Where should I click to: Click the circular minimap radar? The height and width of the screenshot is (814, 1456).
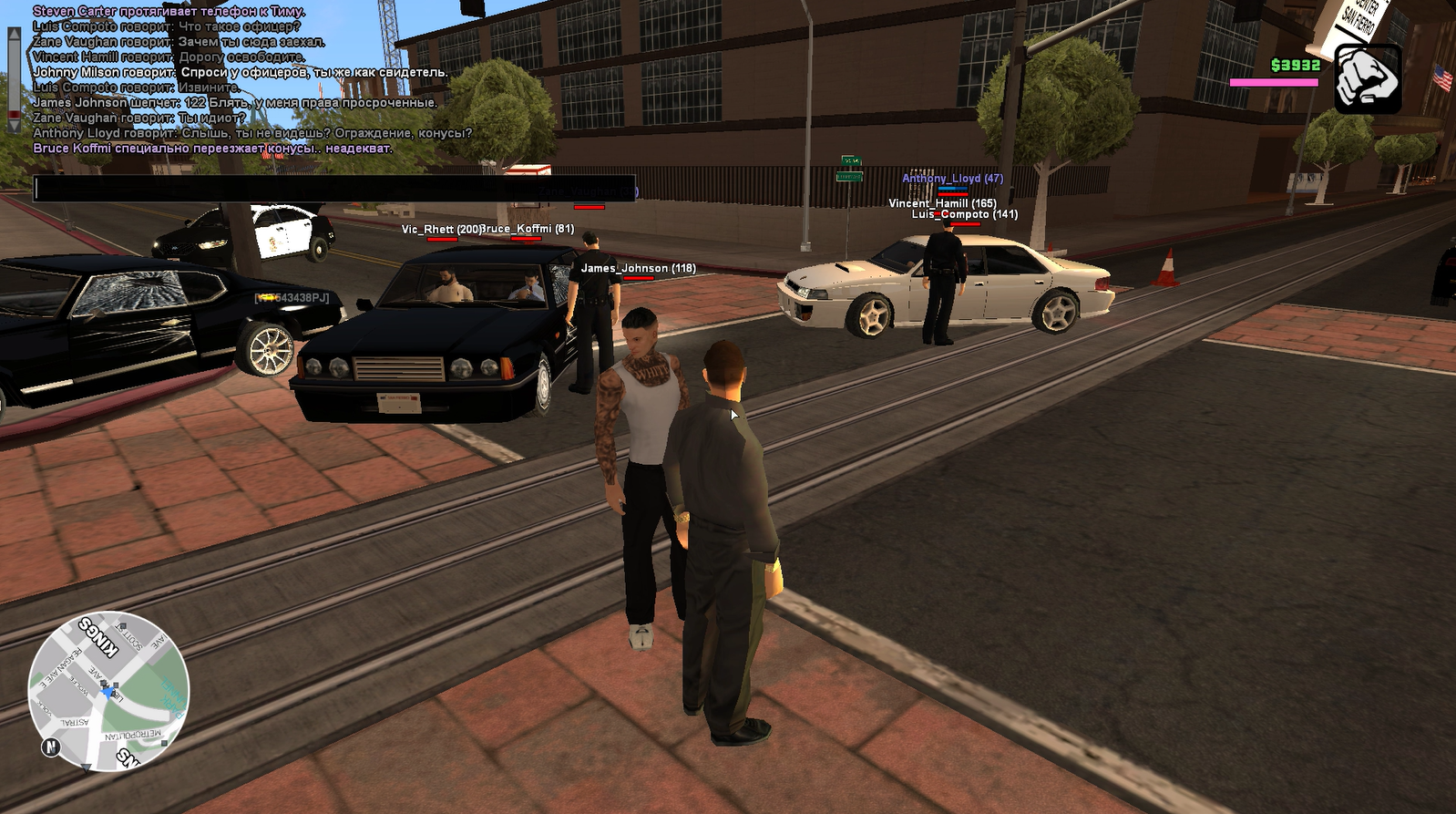tap(108, 690)
